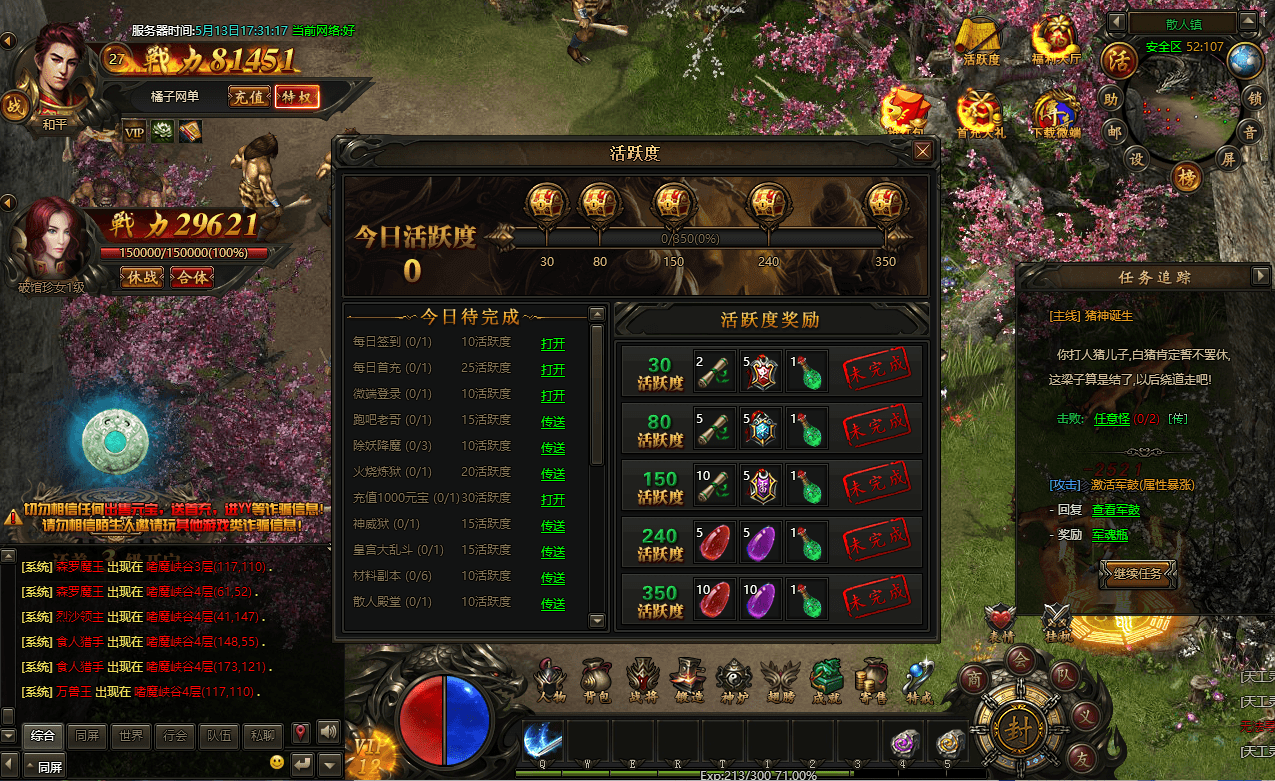The image size is (1275, 781).
Task: Open the 锻造 forging menu
Action: 688,680
